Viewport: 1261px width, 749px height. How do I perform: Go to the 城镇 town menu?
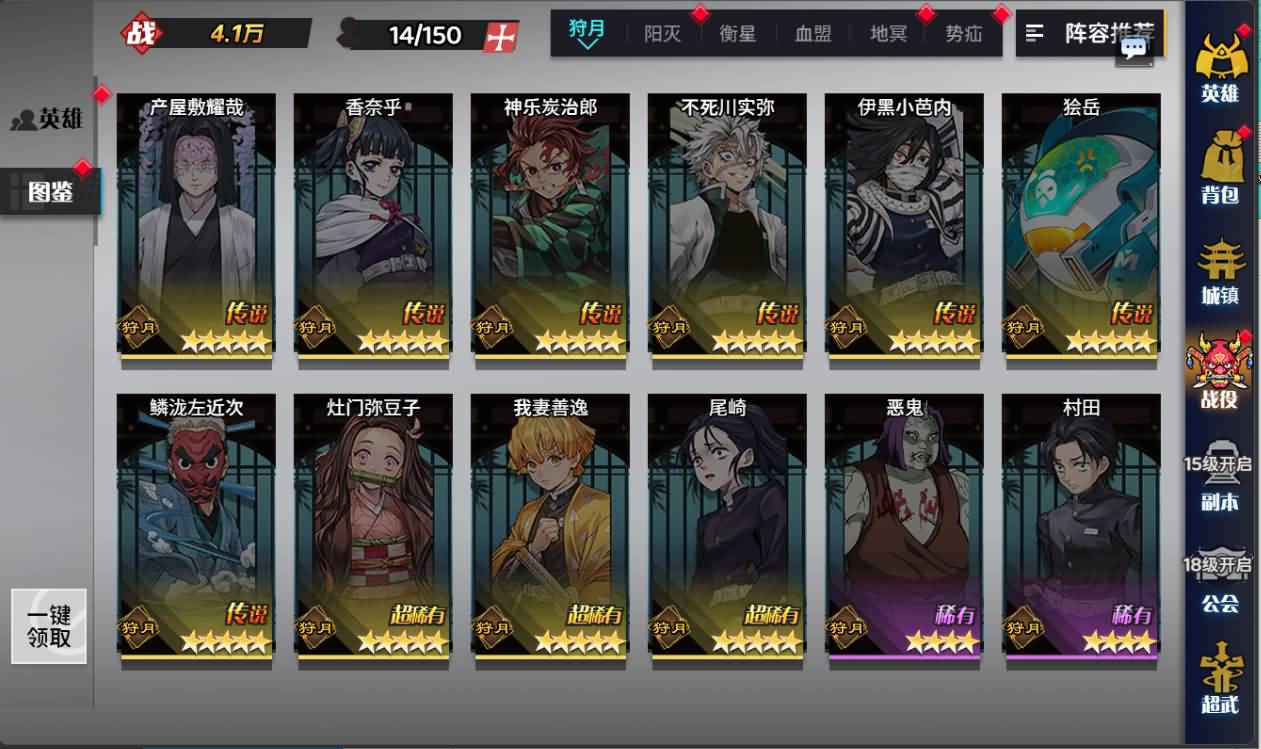[1220, 272]
